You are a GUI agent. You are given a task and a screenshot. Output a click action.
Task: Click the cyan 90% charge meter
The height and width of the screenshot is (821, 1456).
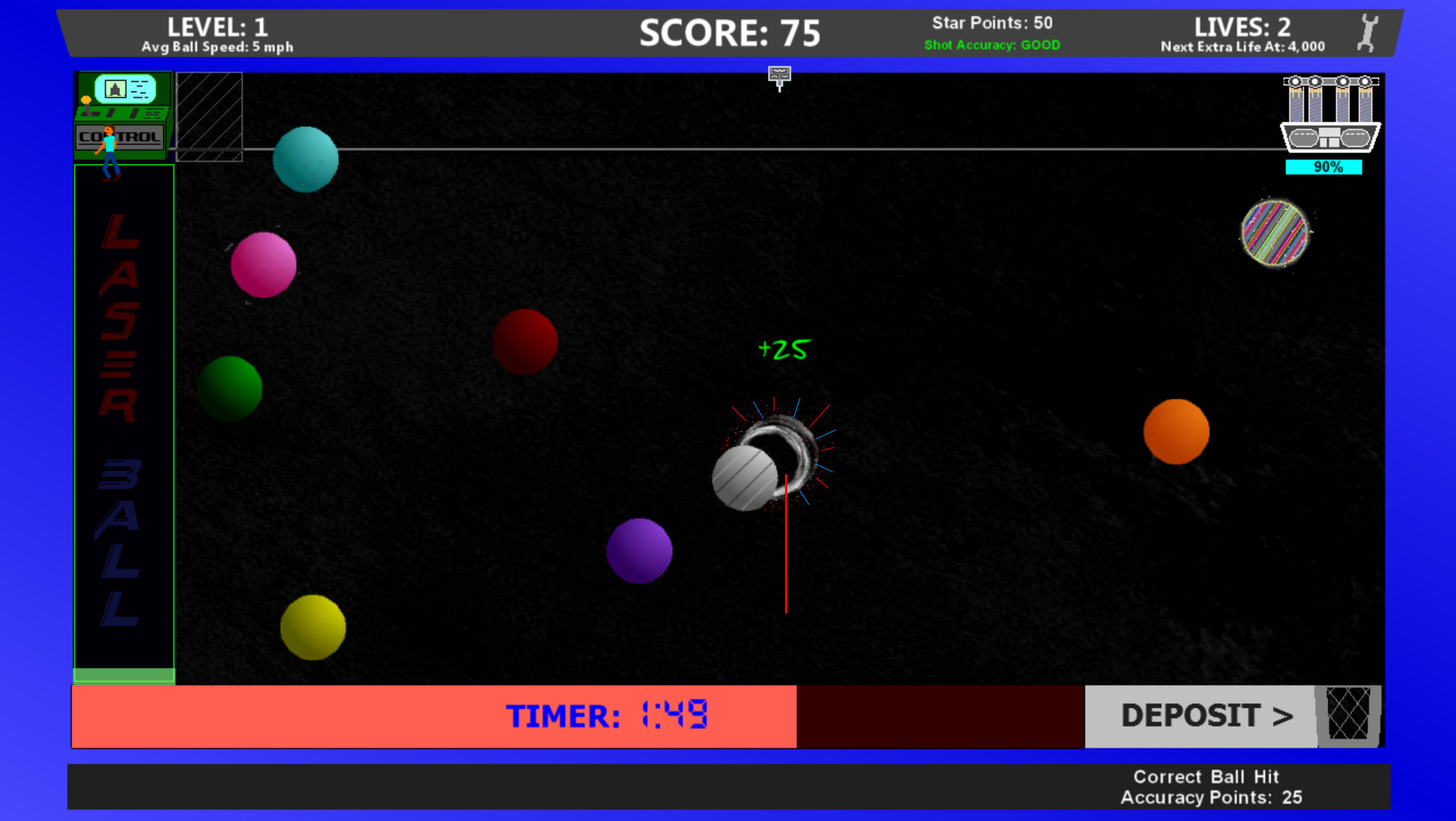[x=1325, y=166]
